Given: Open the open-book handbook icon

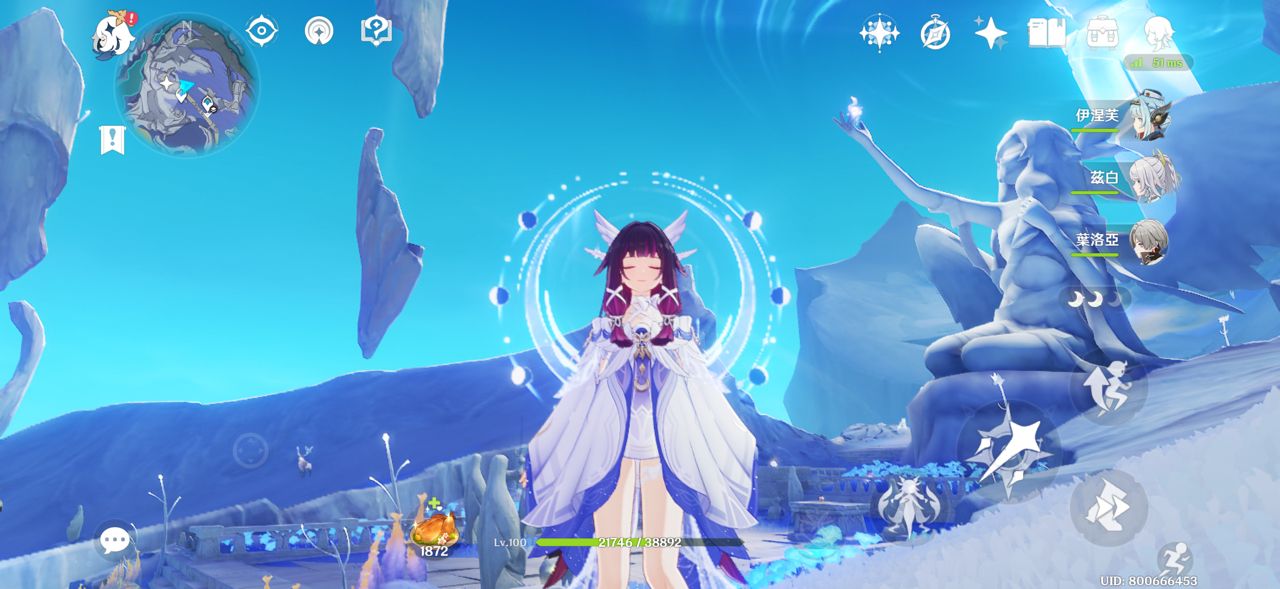Looking at the screenshot, I should pyautogui.click(x=1046, y=33).
